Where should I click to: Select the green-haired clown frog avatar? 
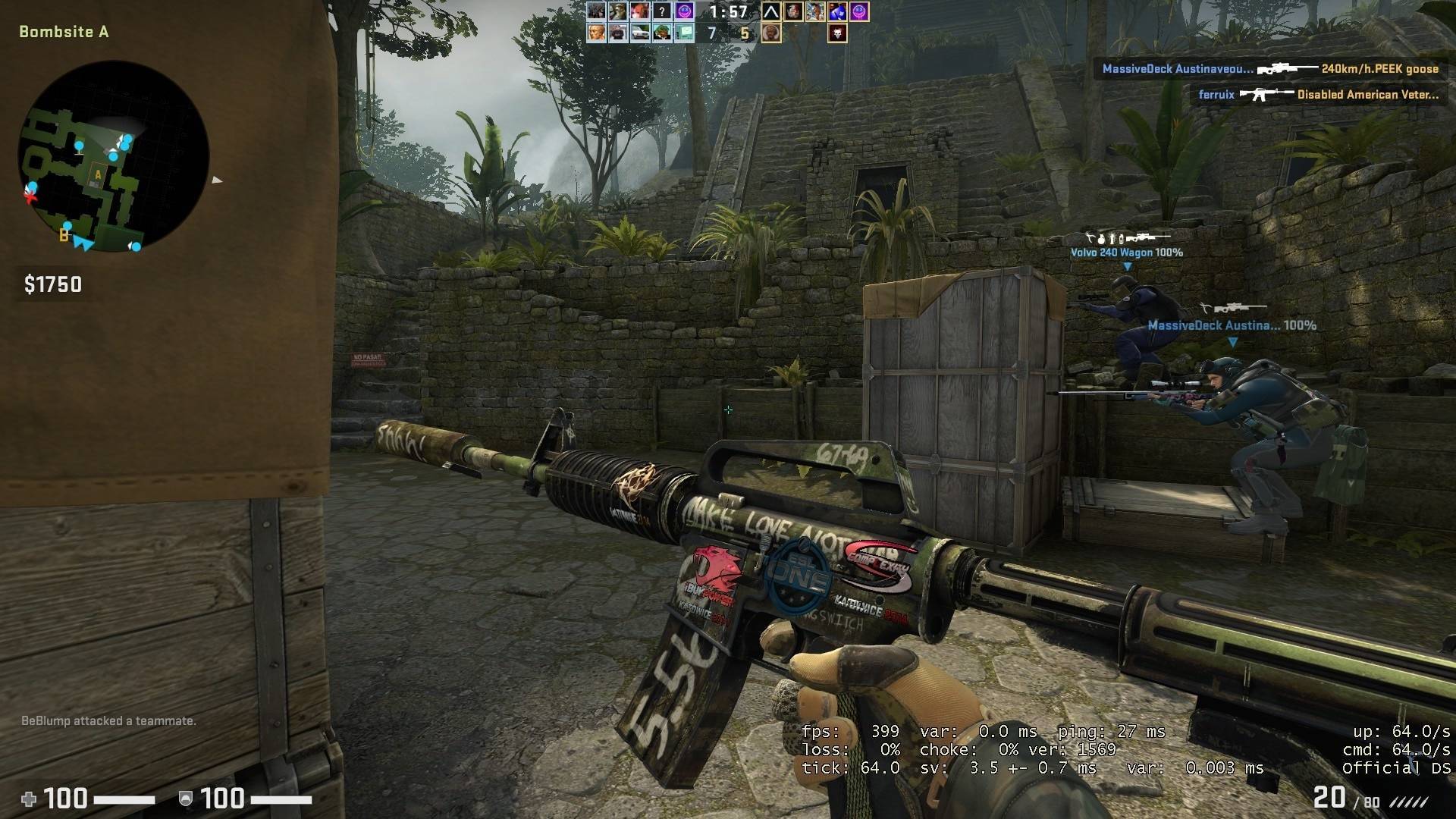click(662, 33)
